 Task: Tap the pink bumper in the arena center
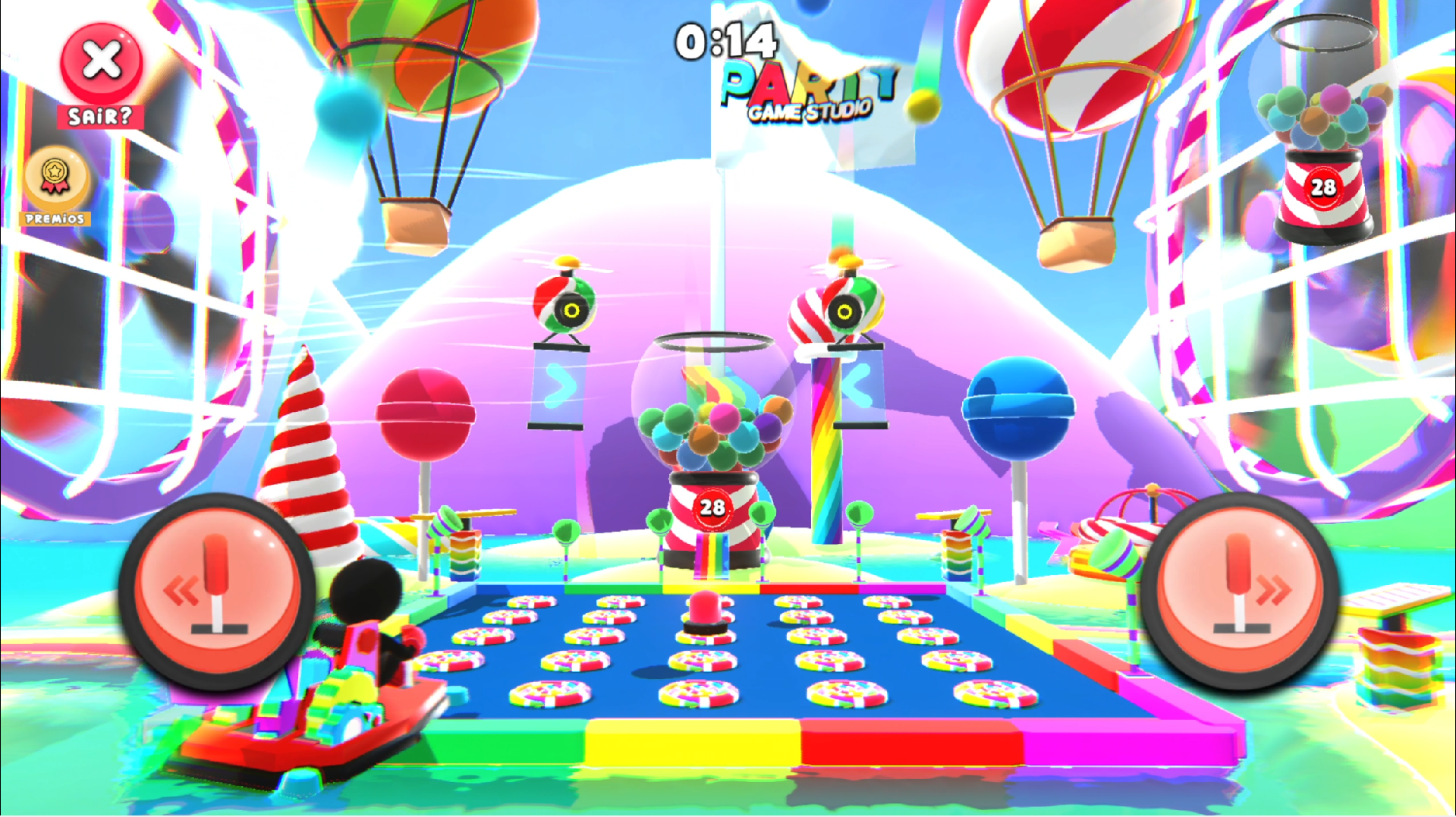pos(706,611)
